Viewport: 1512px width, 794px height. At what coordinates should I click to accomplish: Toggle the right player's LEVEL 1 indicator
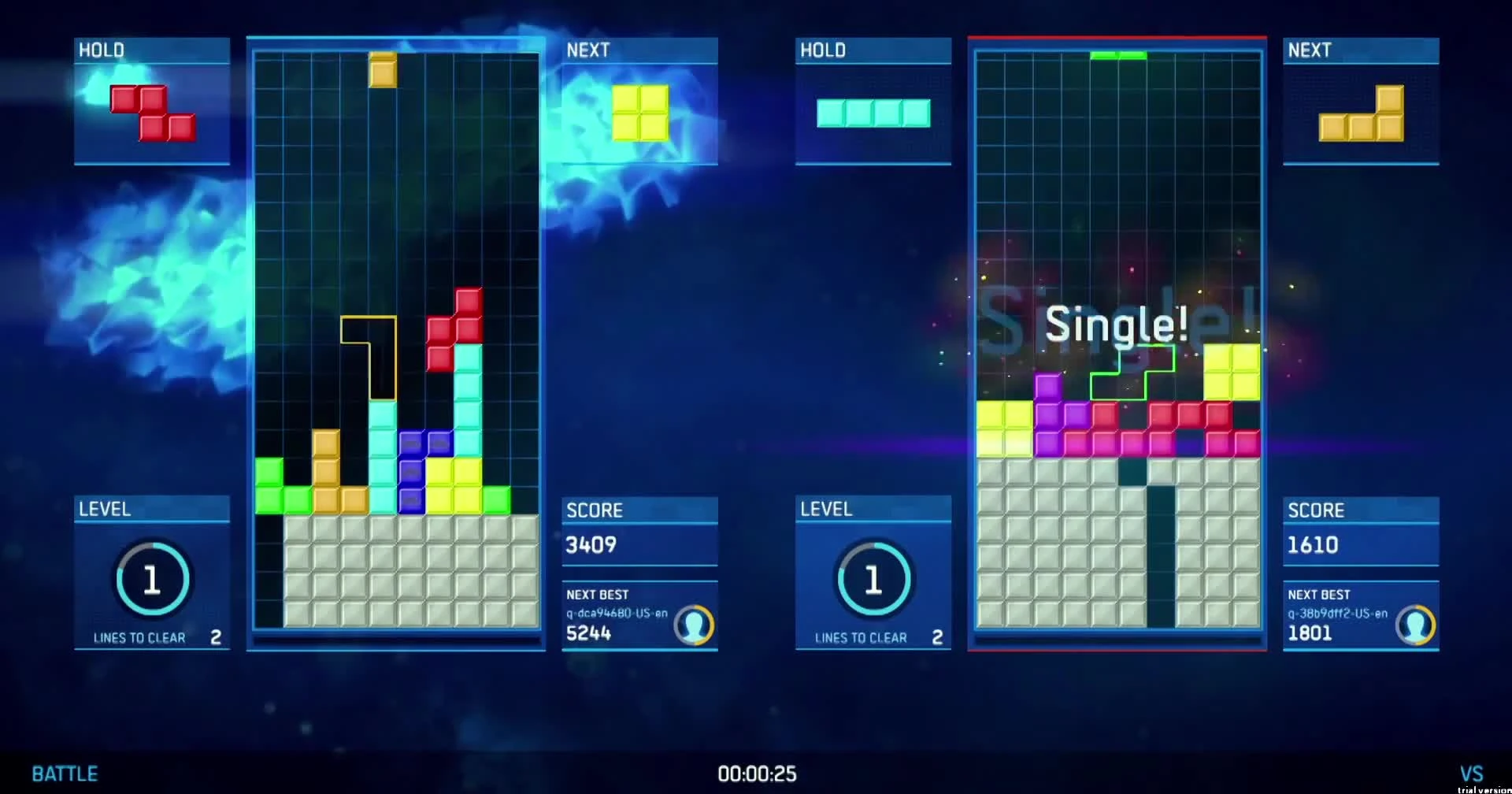pyautogui.click(x=874, y=577)
